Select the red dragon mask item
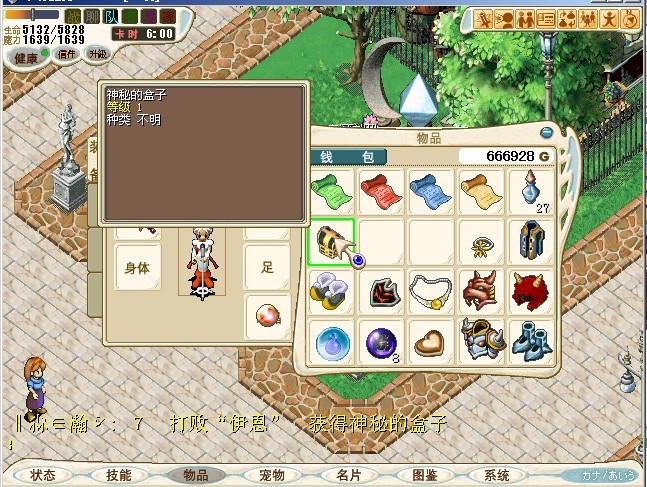 [x=481, y=291]
